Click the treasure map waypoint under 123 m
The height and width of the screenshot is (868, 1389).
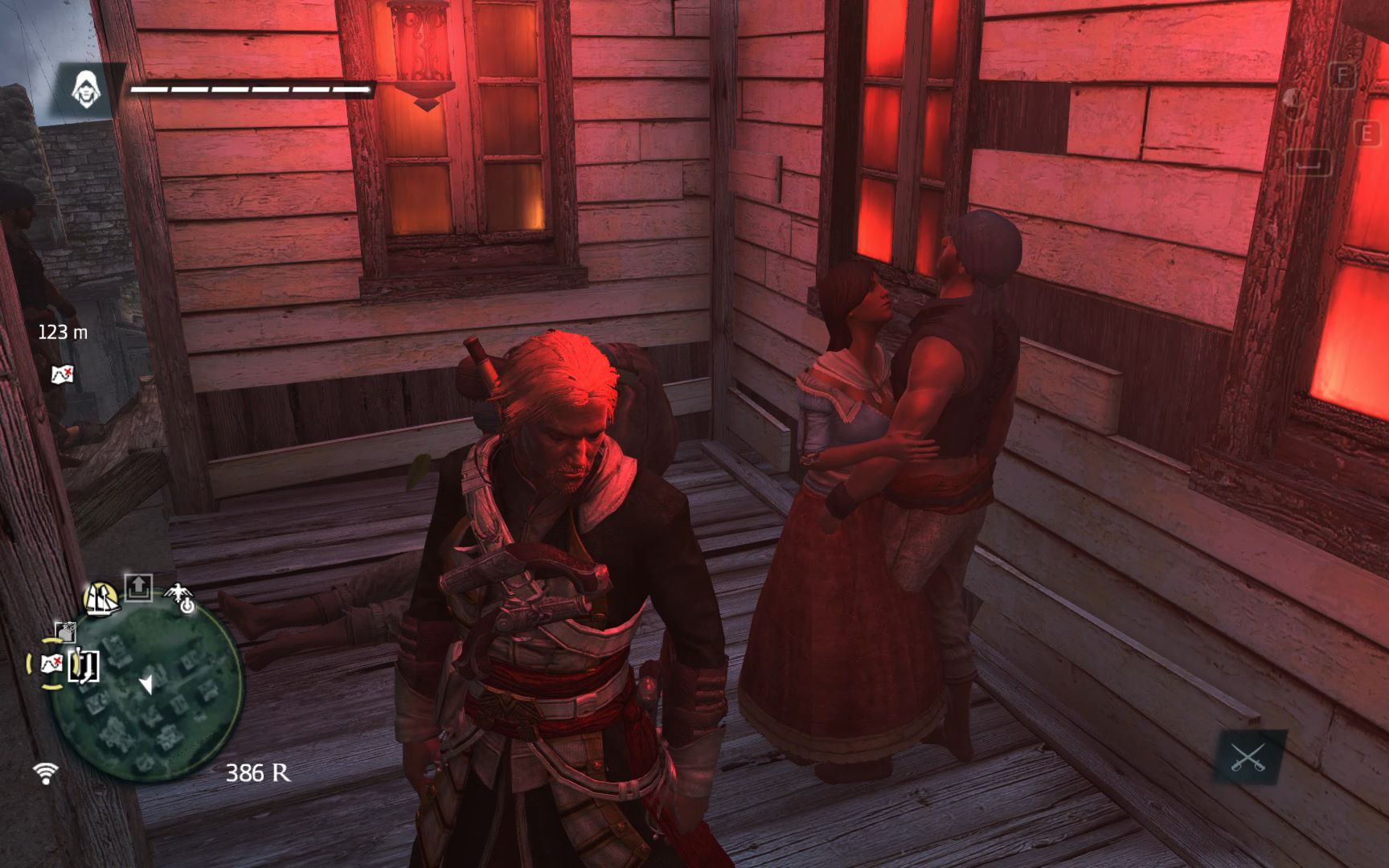coord(62,374)
